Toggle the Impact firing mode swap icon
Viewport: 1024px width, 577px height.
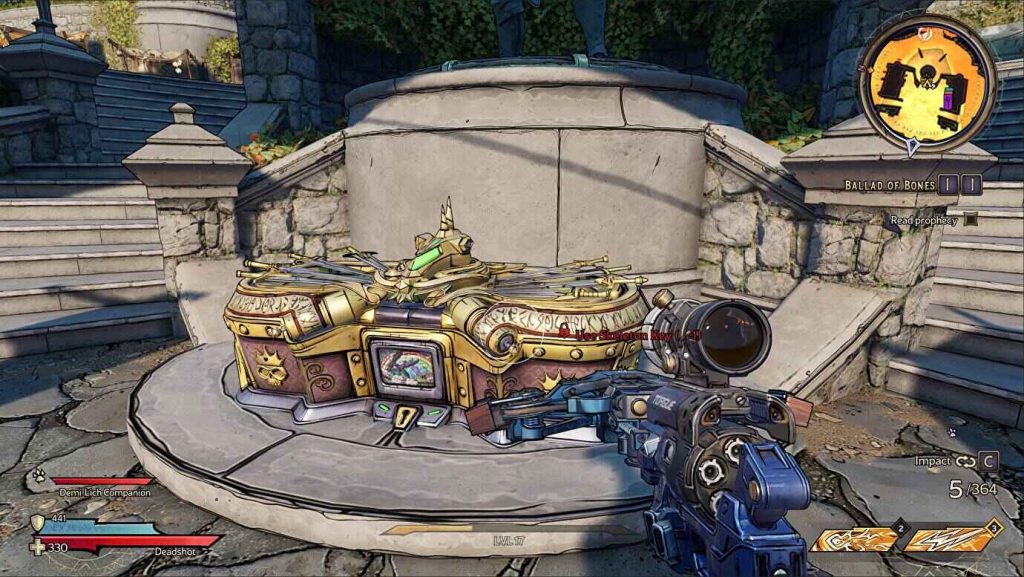pyautogui.click(x=966, y=461)
